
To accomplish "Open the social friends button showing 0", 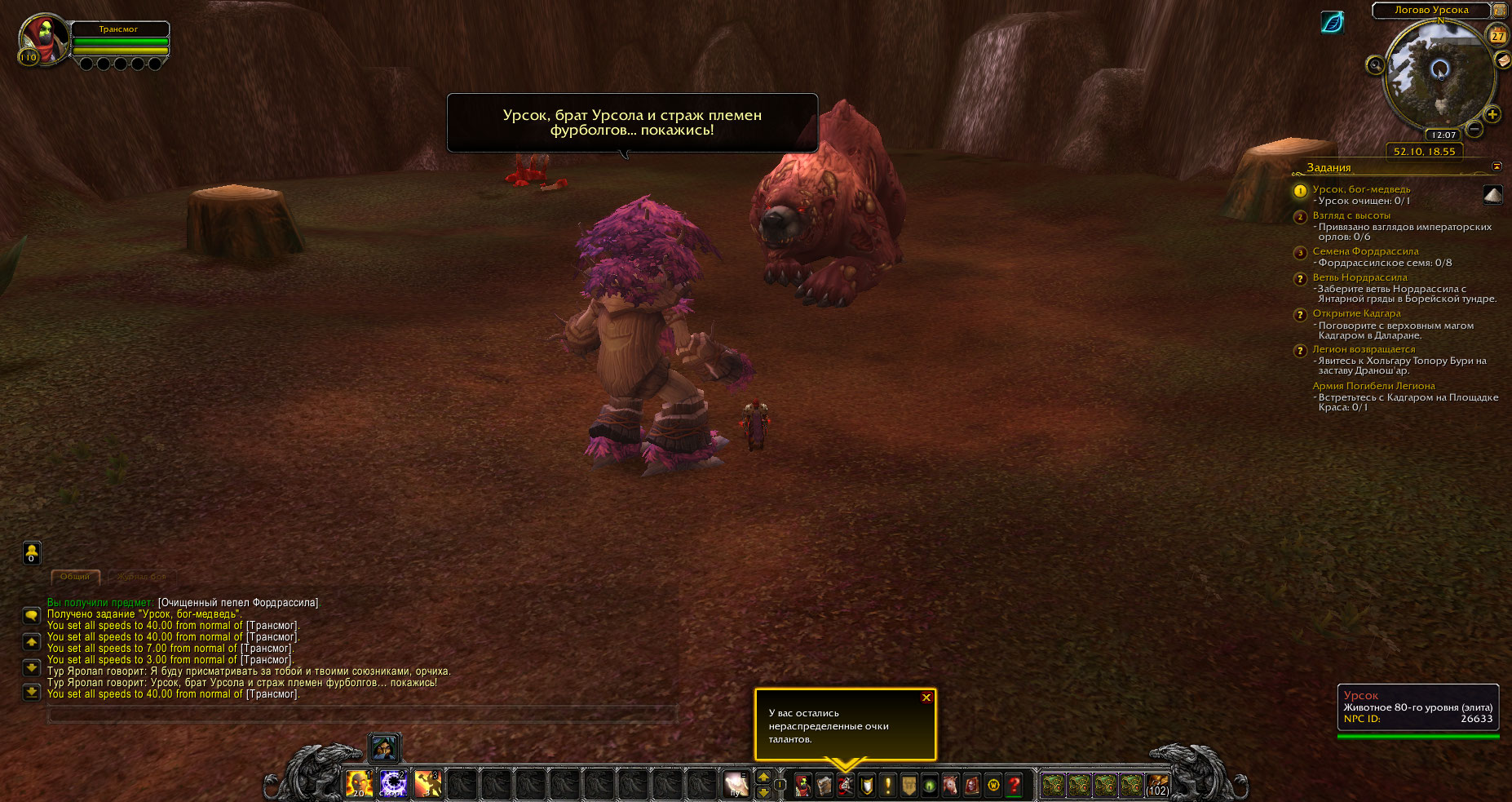I will [x=31, y=552].
